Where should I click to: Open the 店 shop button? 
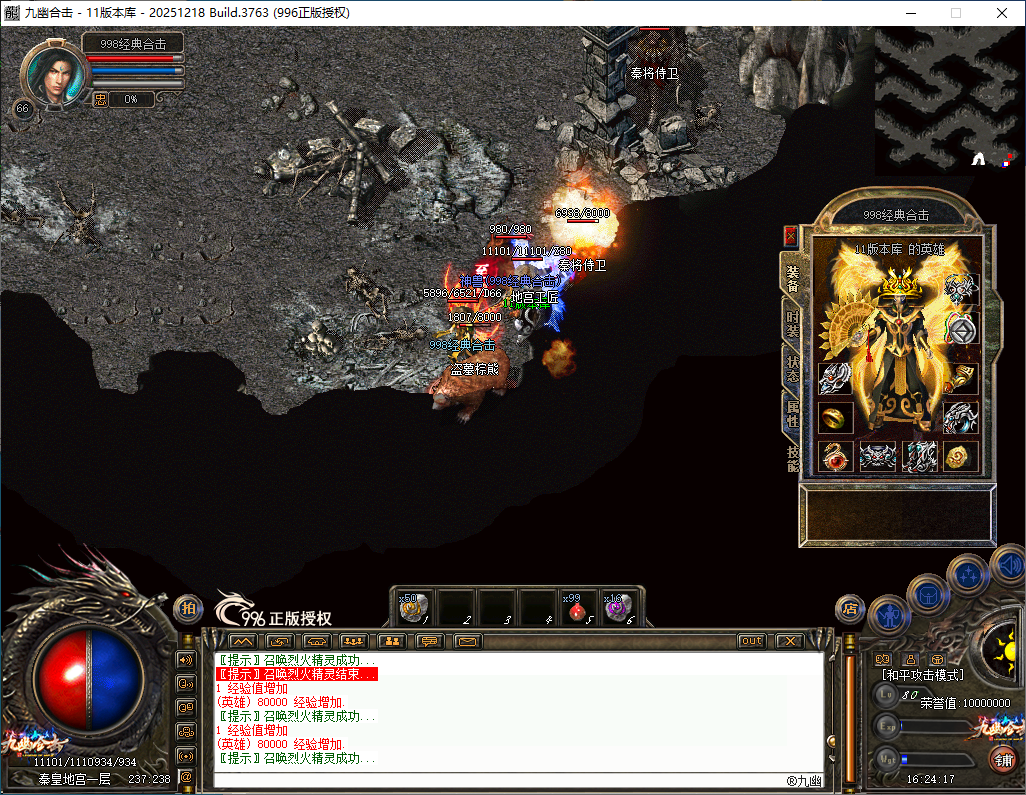tap(850, 607)
